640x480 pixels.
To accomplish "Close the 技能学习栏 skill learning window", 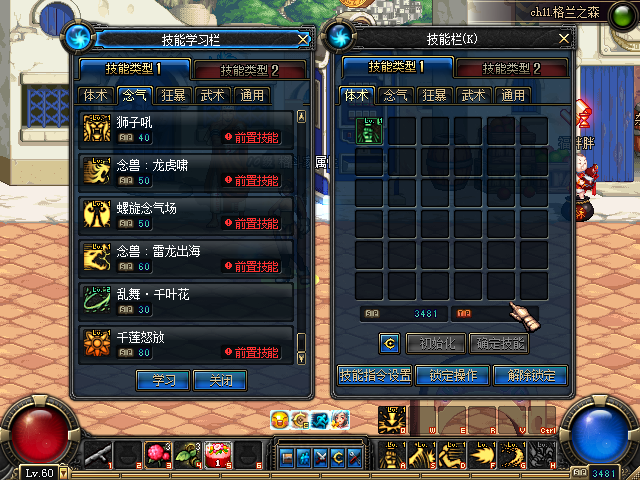I will [304, 39].
